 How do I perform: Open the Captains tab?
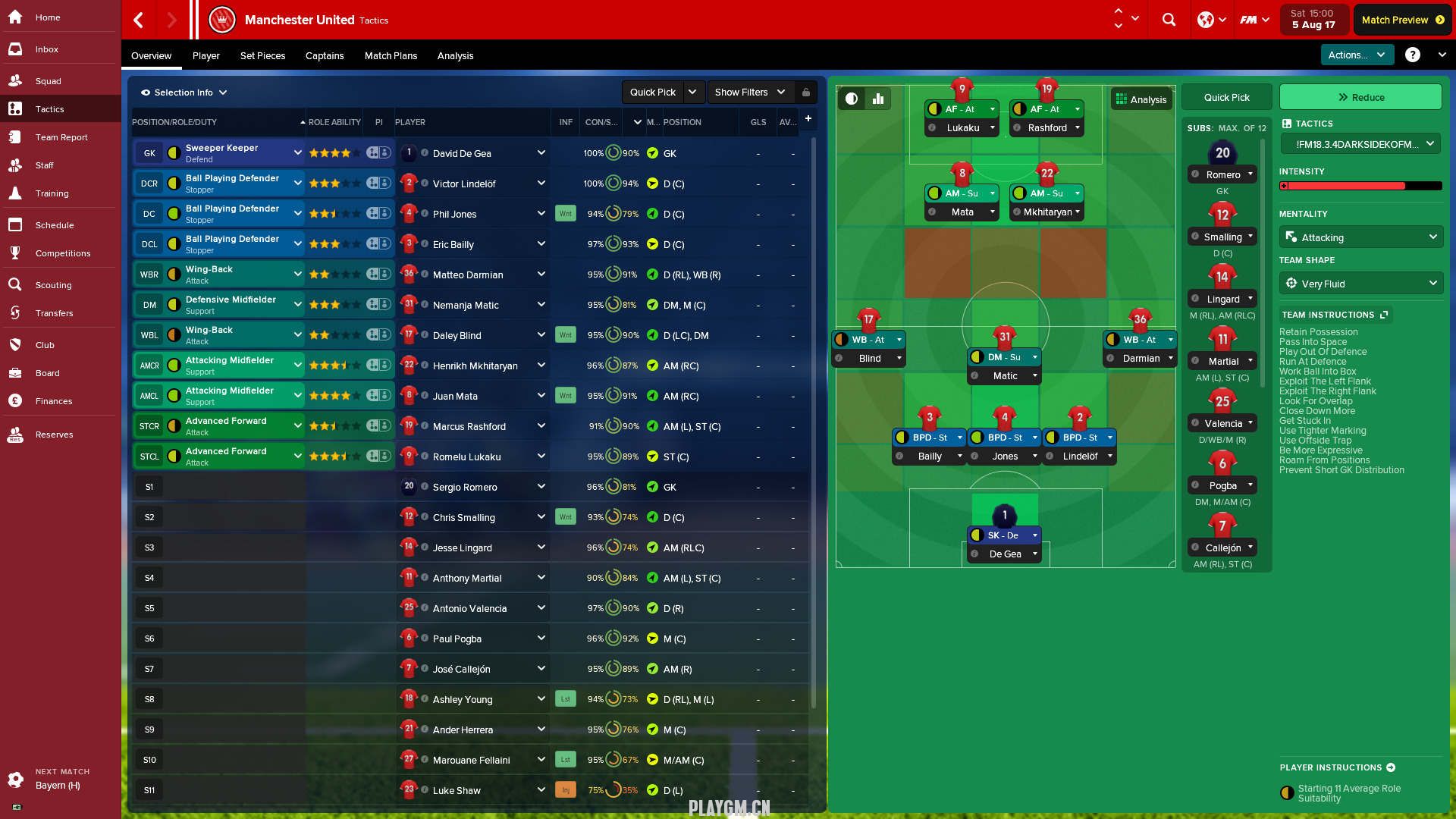tap(325, 55)
